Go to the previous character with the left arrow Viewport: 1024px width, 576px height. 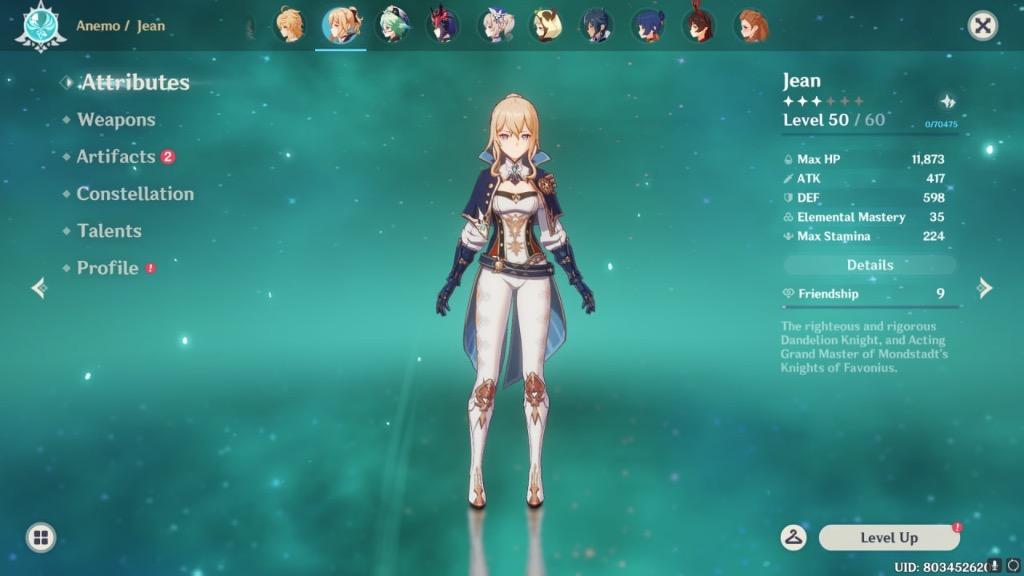(x=39, y=289)
